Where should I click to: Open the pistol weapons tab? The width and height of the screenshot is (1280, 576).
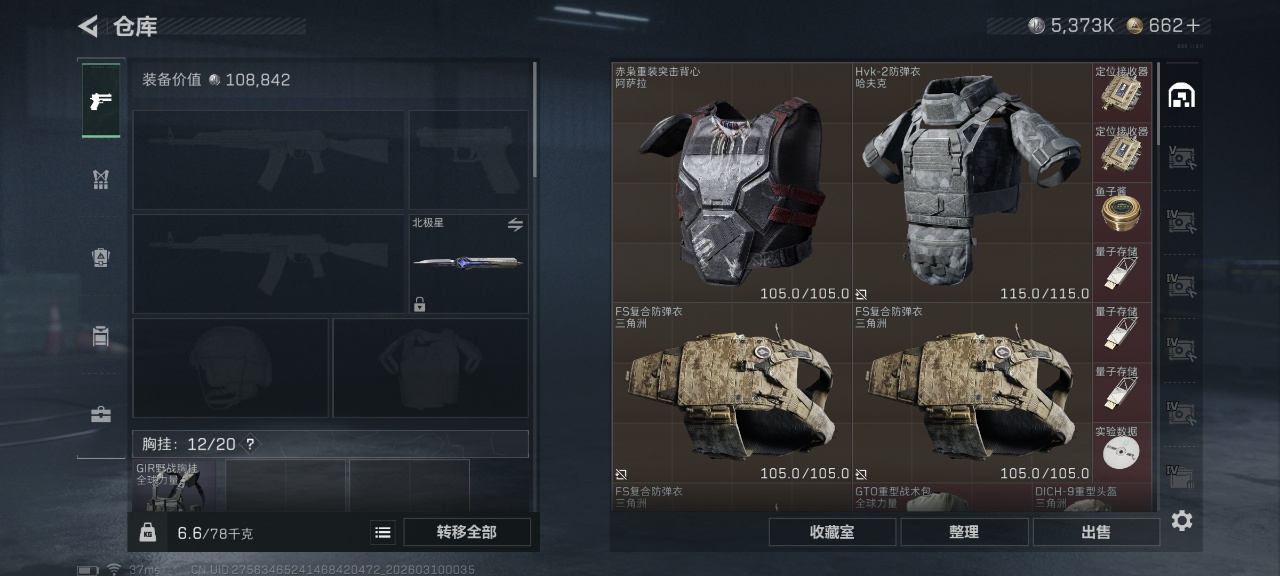point(101,101)
